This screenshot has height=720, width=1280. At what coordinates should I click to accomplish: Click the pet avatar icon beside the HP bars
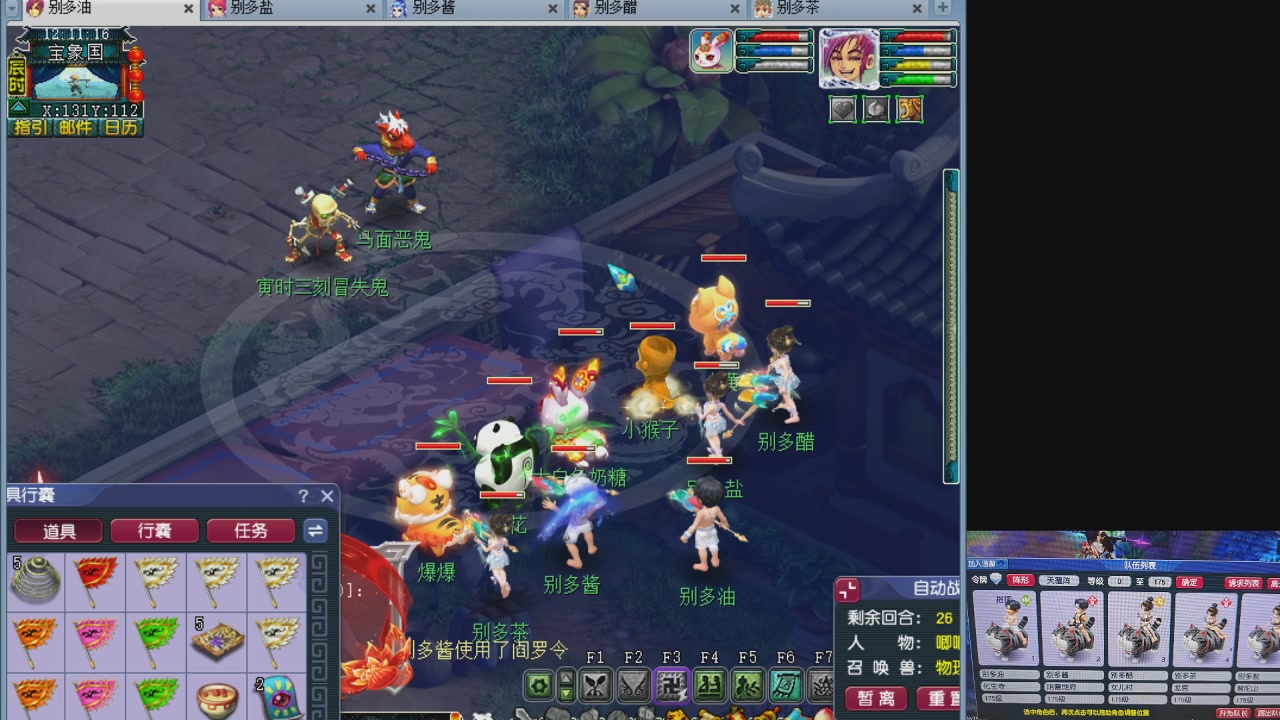(x=711, y=51)
